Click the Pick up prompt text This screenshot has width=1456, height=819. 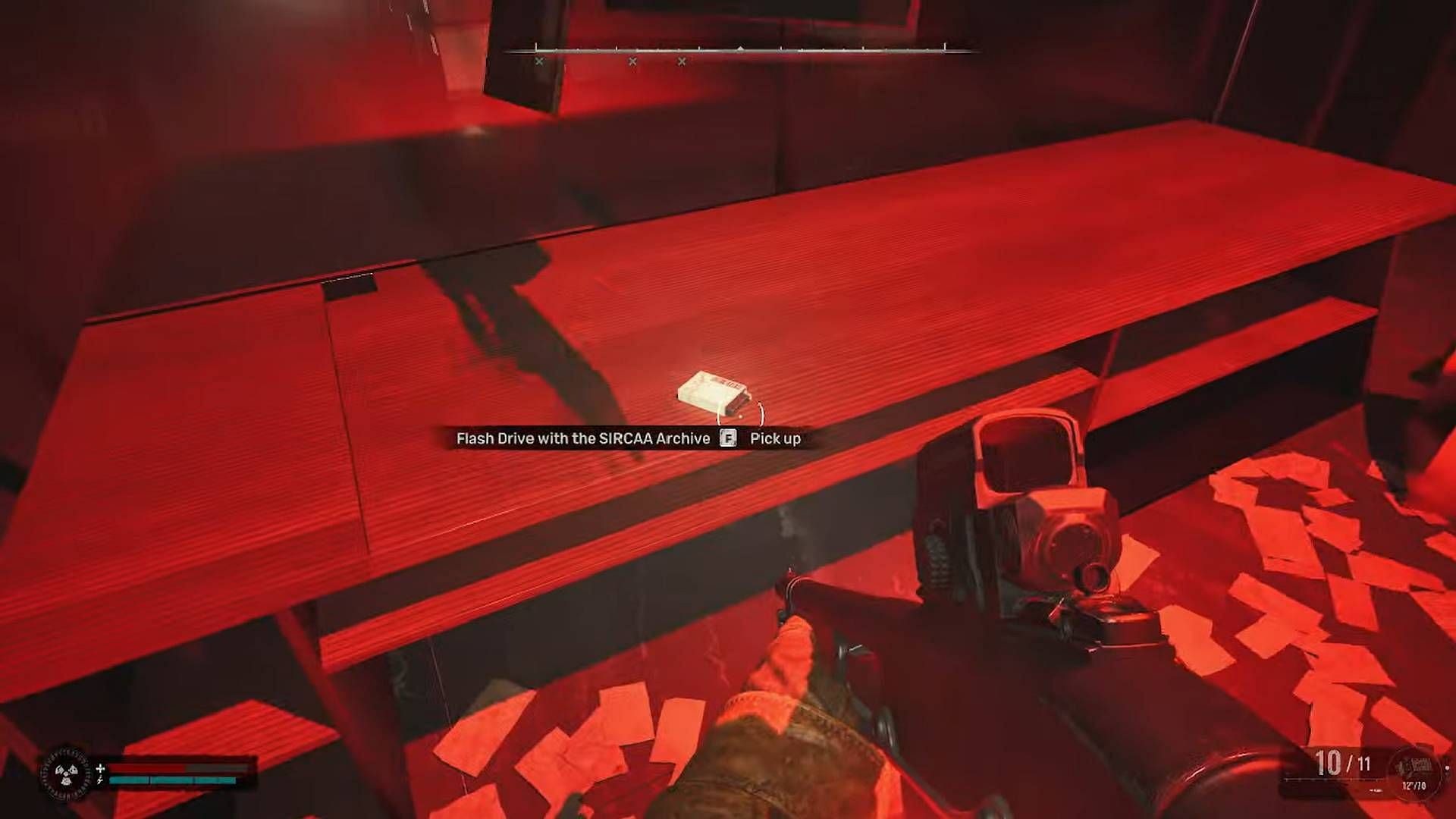pyautogui.click(x=774, y=438)
